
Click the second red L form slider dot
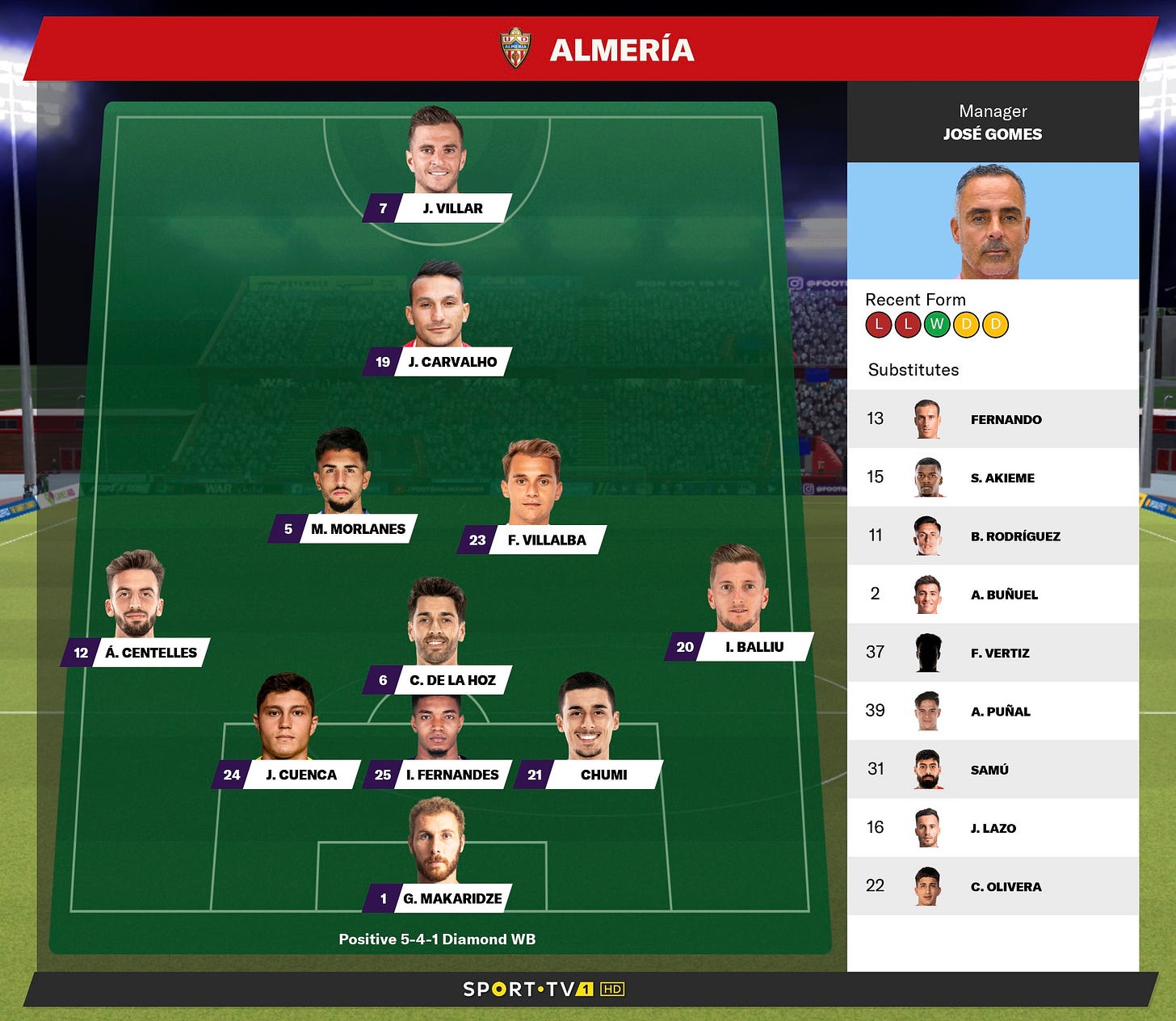tap(908, 326)
